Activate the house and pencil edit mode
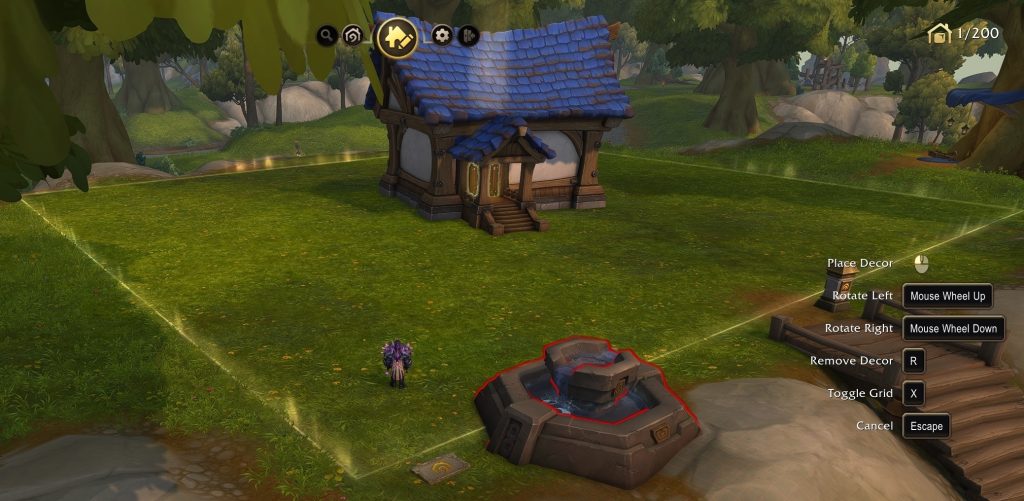 tap(397, 37)
